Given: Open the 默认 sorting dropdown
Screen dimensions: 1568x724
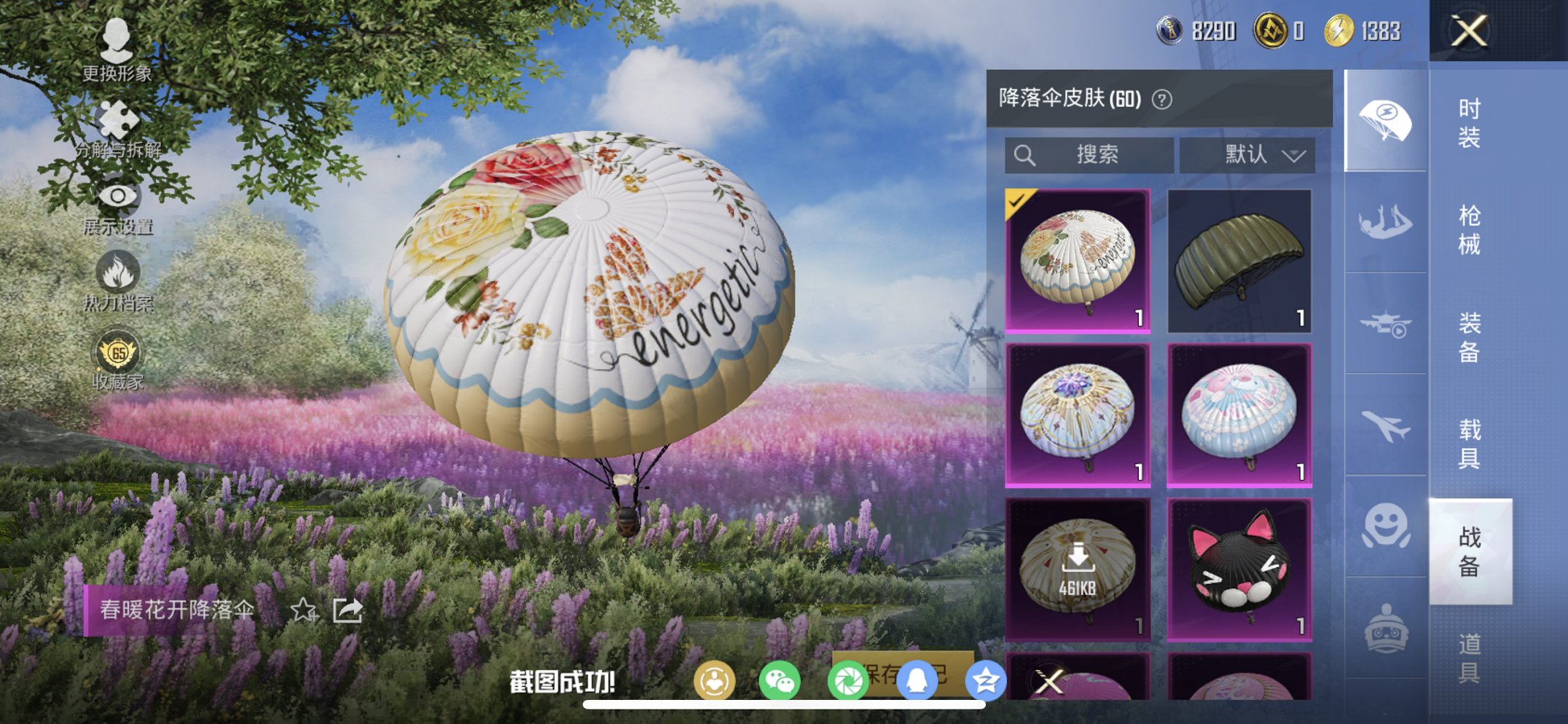Looking at the screenshot, I should coord(1257,154).
